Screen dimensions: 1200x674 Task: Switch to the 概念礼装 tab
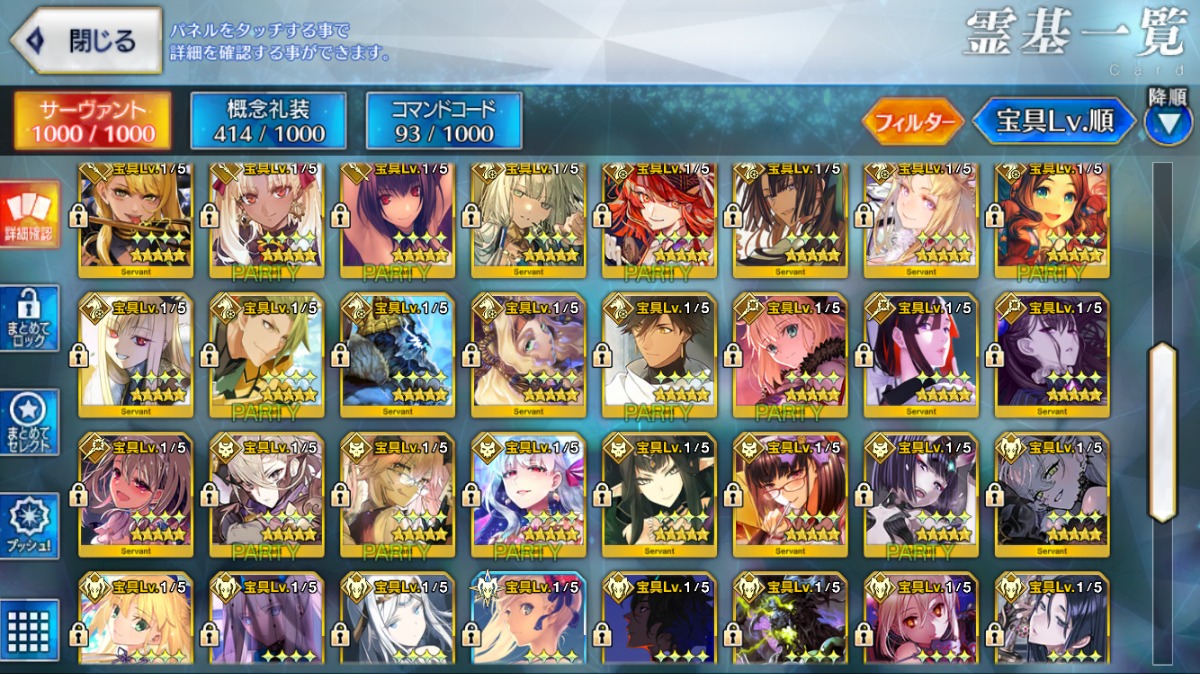click(x=268, y=122)
